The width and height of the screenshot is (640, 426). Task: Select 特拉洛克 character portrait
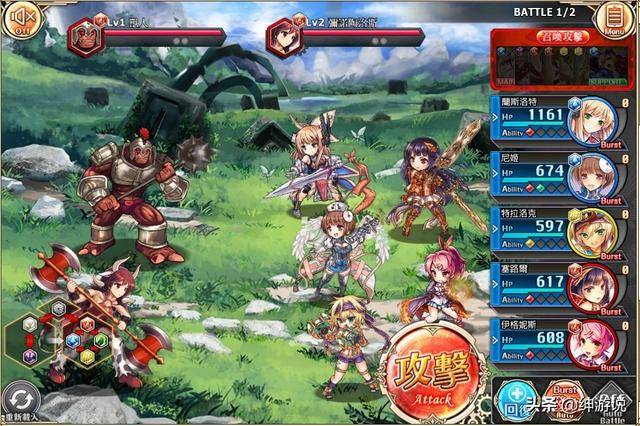tap(591, 230)
